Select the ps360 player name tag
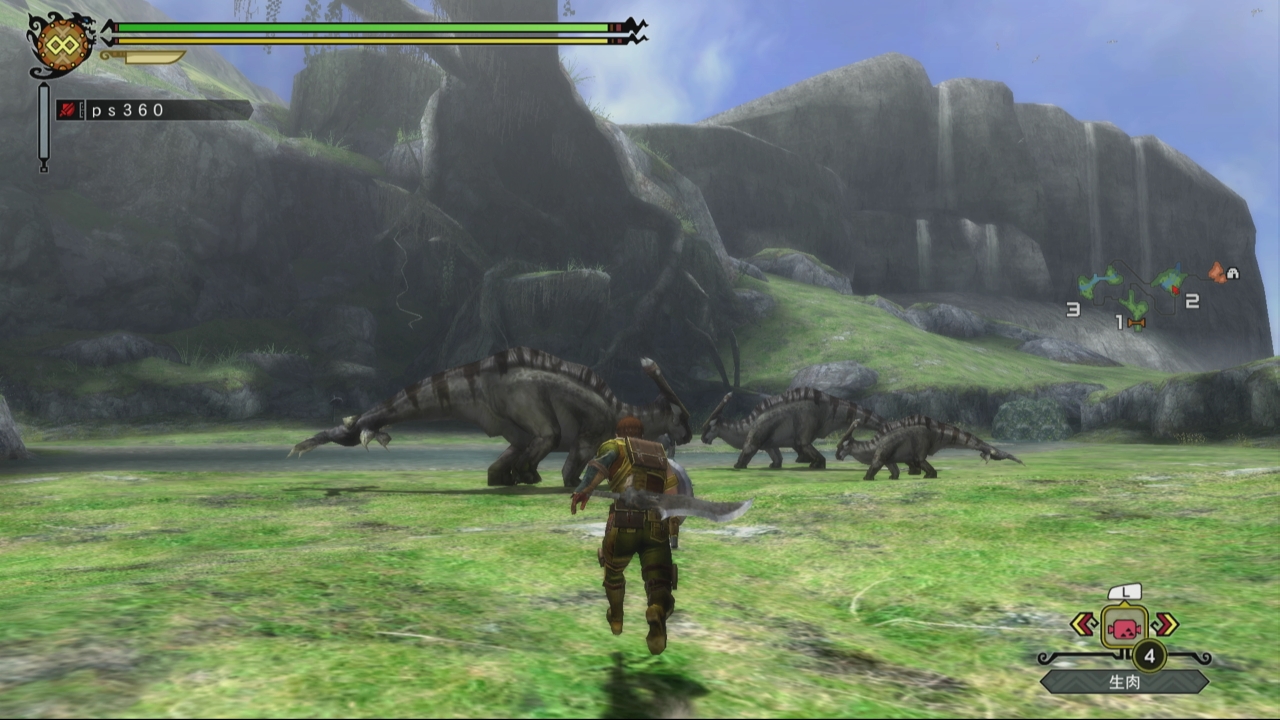This screenshot has height=720, width=1280. pos(153,110)
